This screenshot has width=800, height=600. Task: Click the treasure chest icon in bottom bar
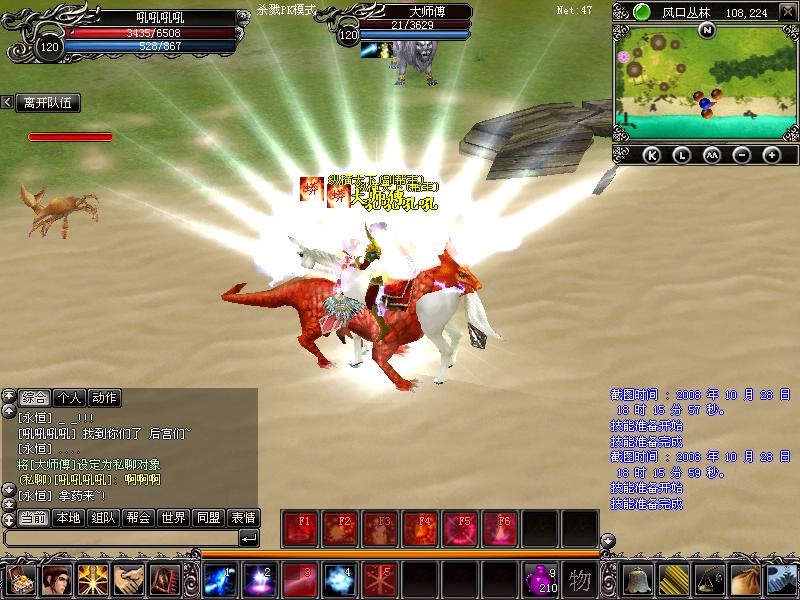[20, 580]
